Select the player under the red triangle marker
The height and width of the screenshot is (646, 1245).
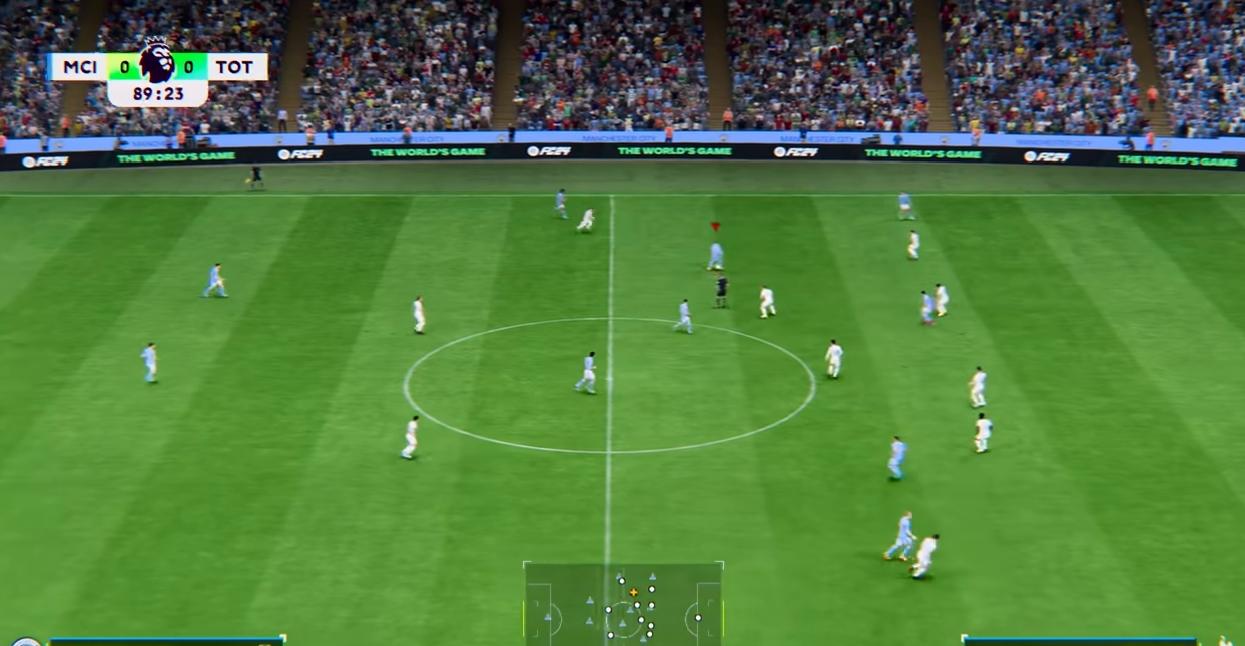tap(715, 256)
